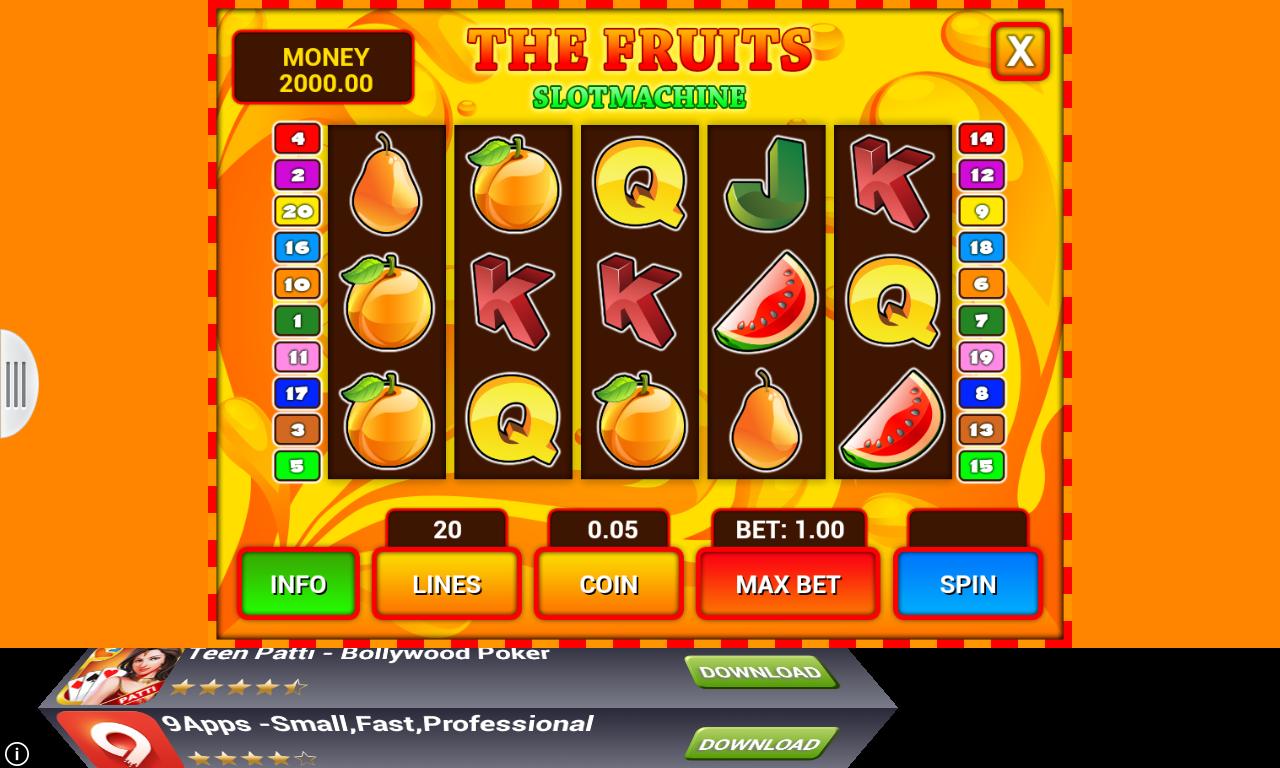Select the pink payline 19 selector
The height and width of the screenshot is (768, 1280).
click(981, 356)
